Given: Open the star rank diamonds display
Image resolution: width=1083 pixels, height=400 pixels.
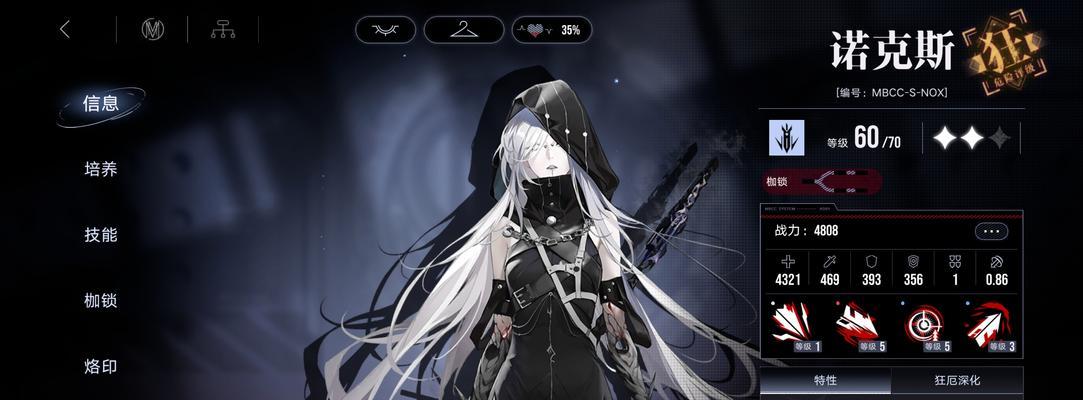Looking at the screenshot, I should [970, 138].
